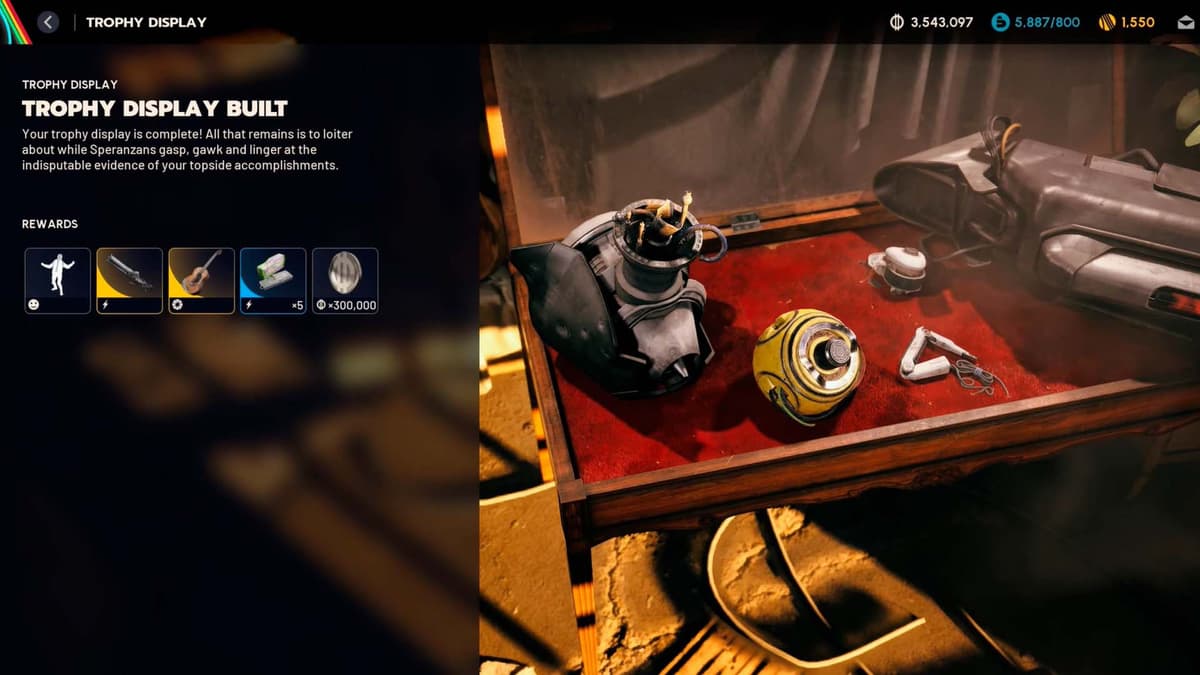View the acoustic guitar reward
This screenshot has width=1200, height=675.
(x=201, y=281)
